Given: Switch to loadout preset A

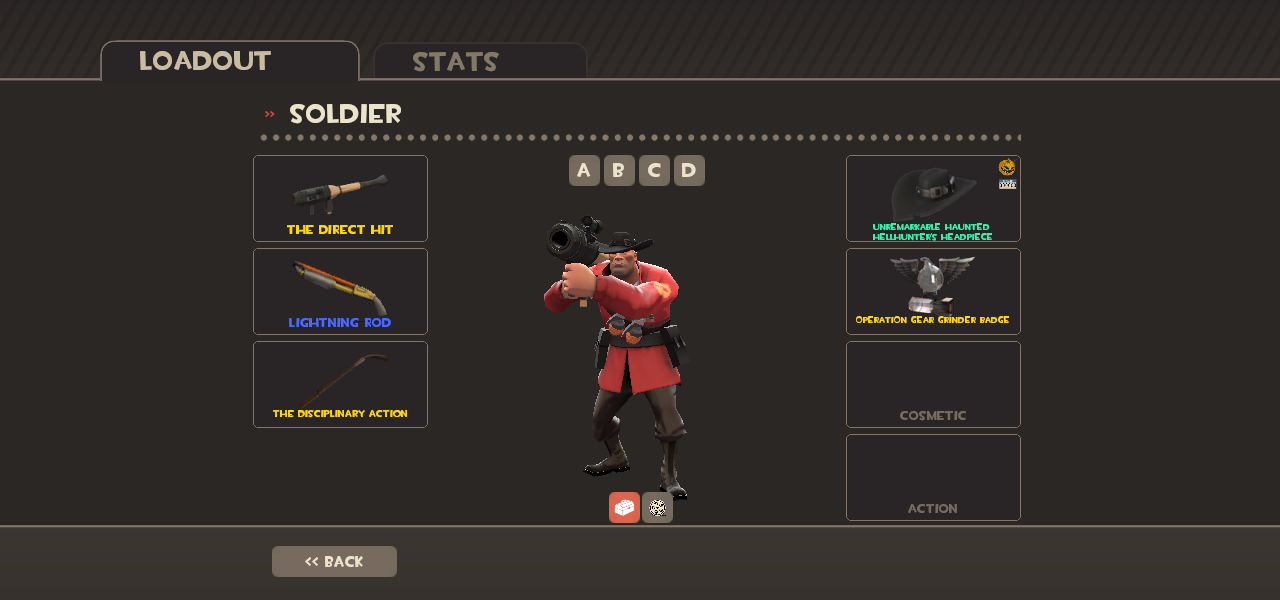Looking at the screenshot, I should tap(584, 170).
